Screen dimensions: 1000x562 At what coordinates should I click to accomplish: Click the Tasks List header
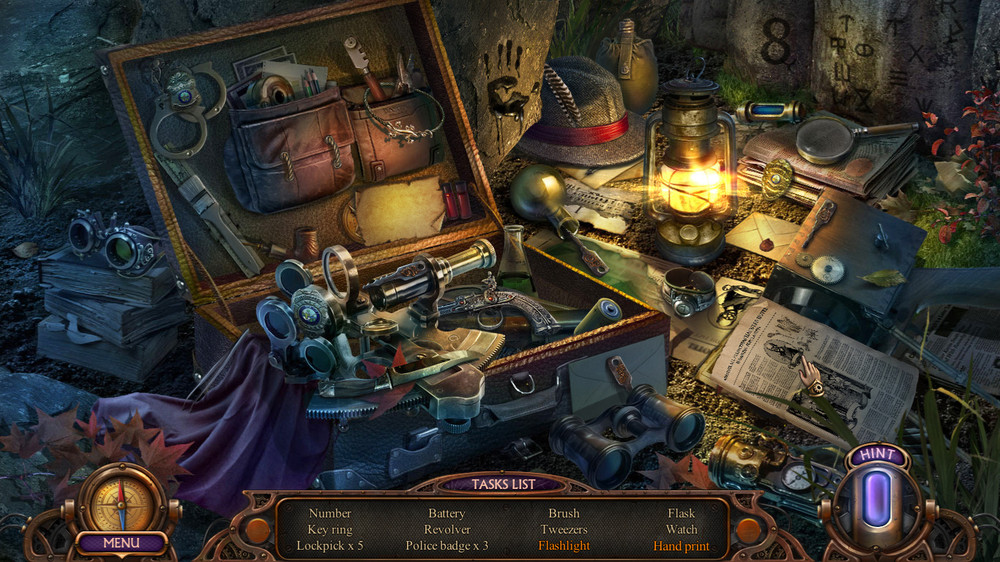tap(503, 484)
